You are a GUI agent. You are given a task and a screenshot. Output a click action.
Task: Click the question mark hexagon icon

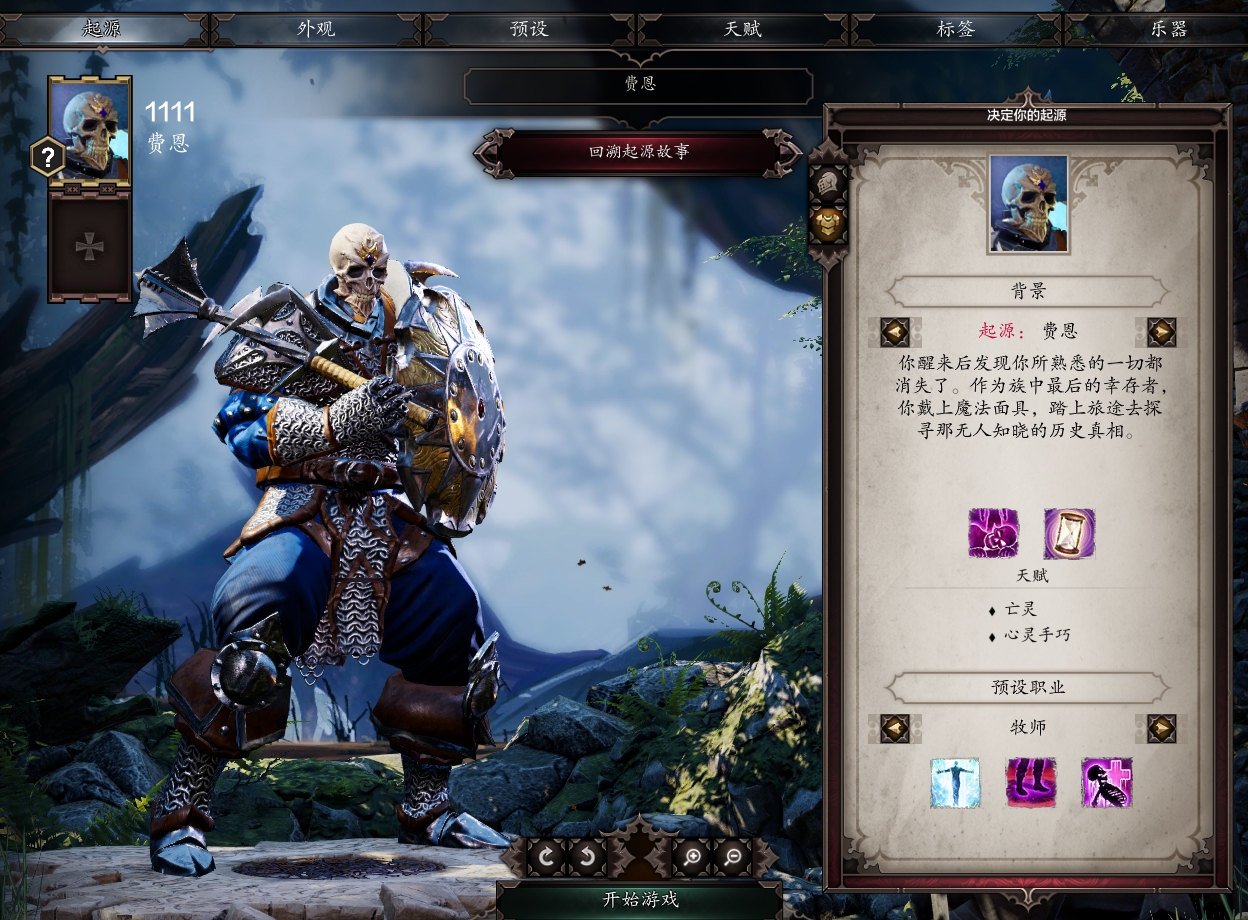tap(47, 157)
